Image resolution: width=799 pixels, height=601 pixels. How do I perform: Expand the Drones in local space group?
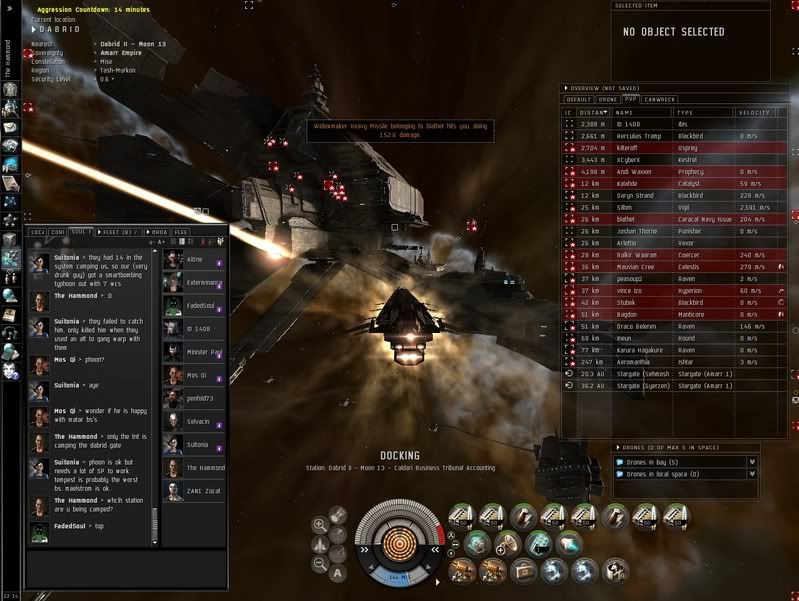pyautogui.click(x=685, y=474)
